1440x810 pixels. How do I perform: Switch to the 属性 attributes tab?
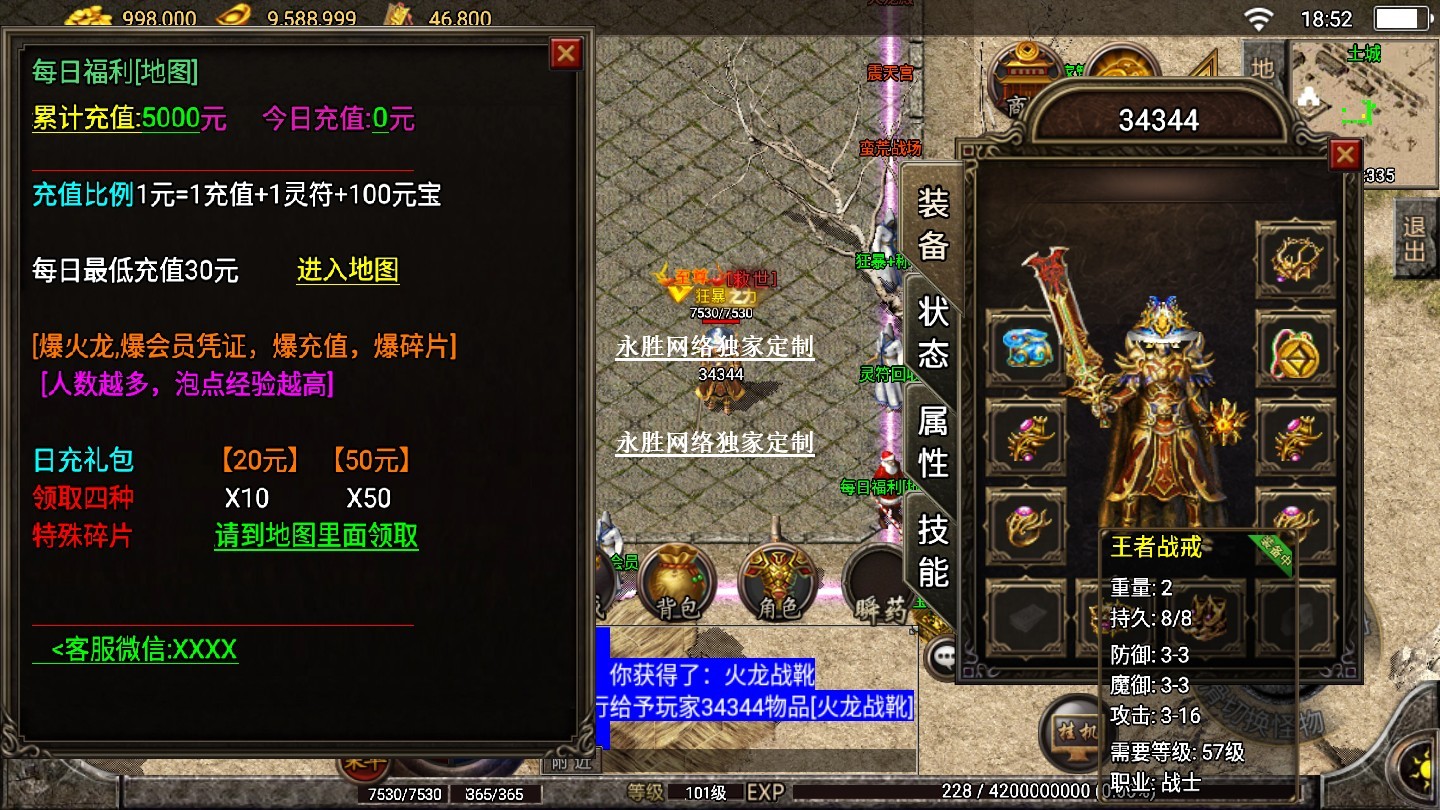click(932, 442)
